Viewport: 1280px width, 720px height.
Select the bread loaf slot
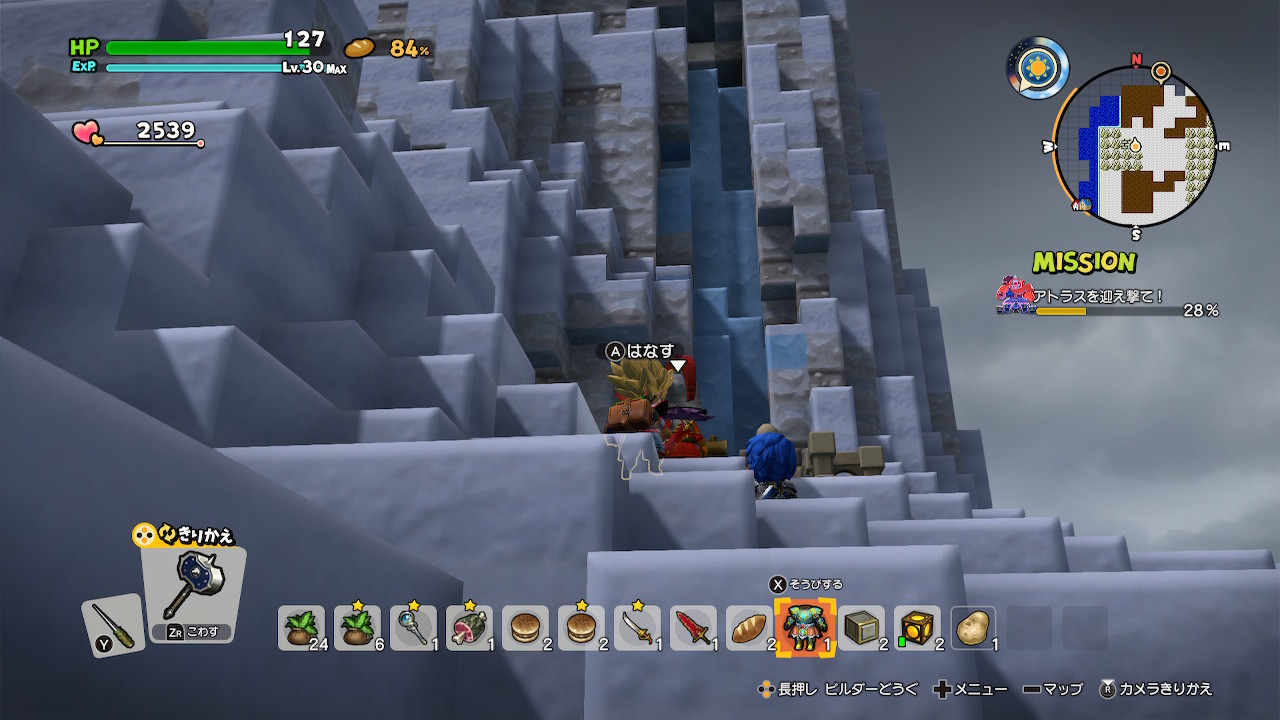749,628
